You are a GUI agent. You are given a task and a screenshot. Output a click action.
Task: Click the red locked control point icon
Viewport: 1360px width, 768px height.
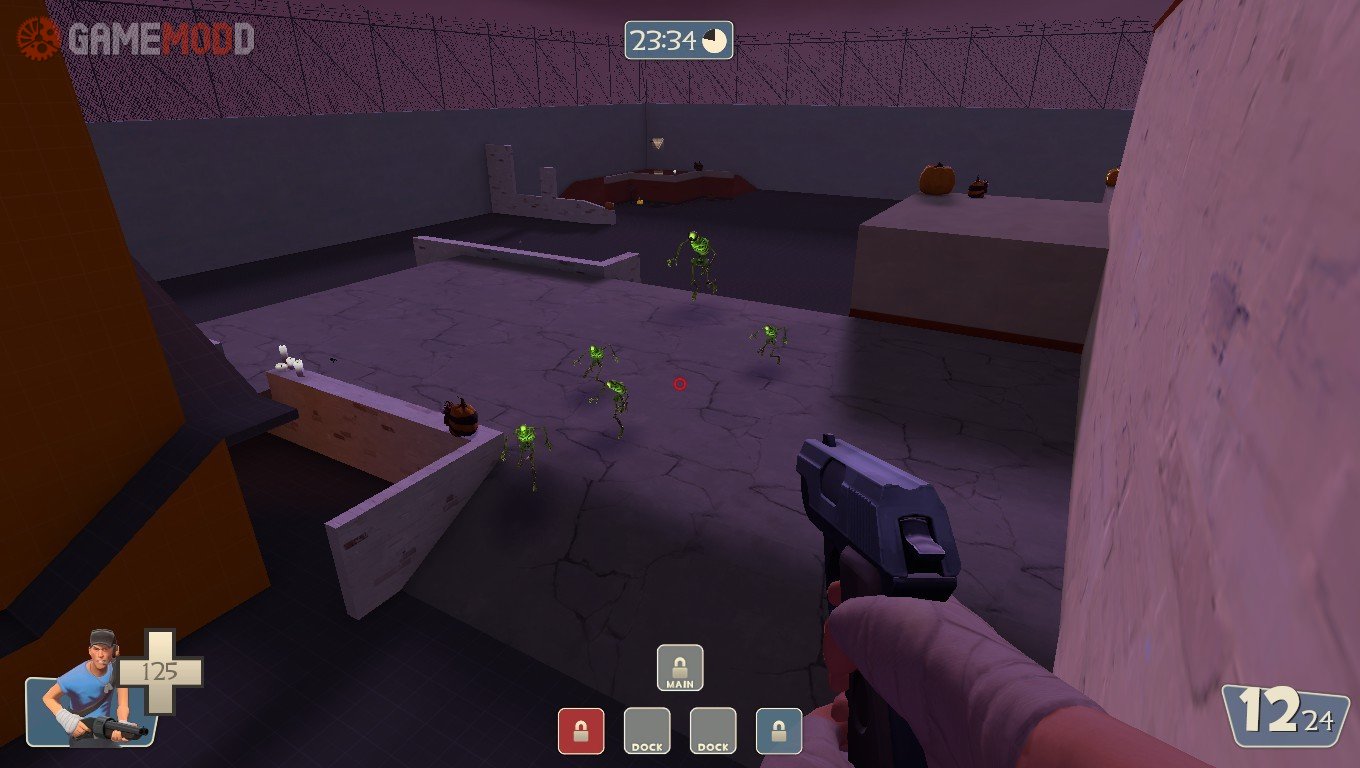581,731
